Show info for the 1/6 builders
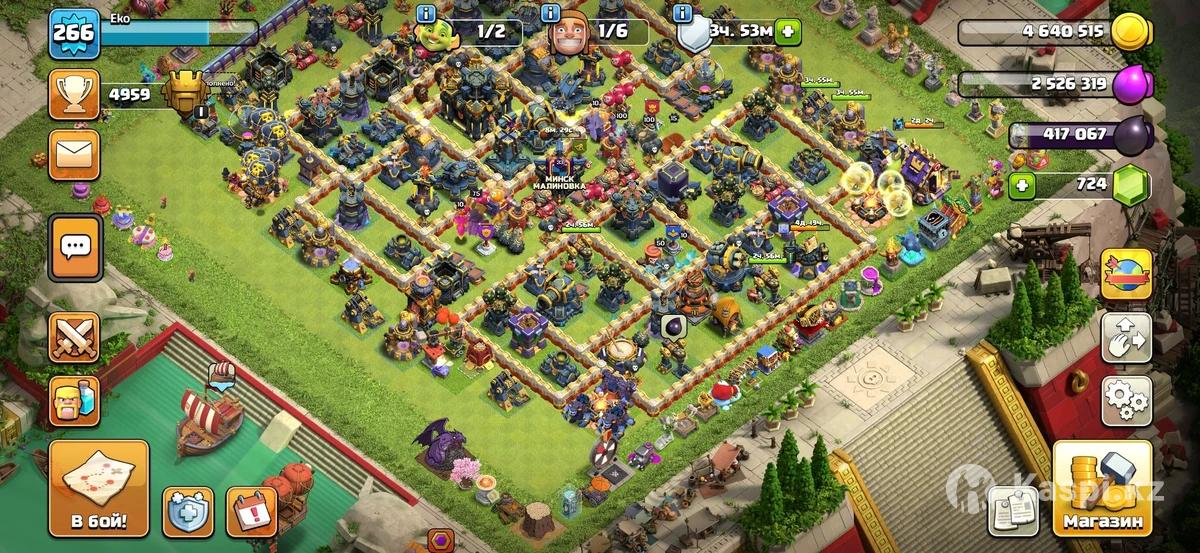Viewport: 1200px width, 553px height. pos(549,13)
